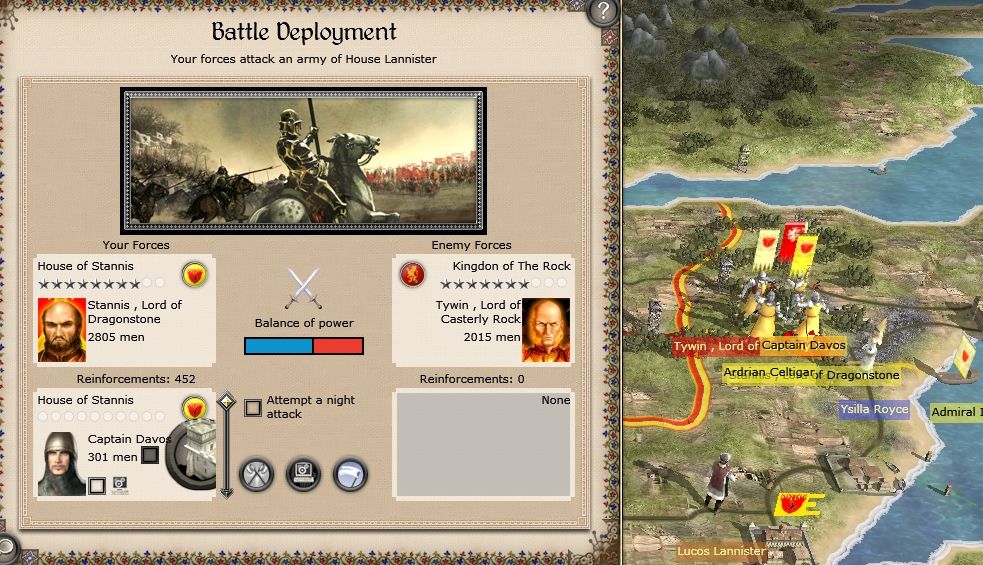Toggle the Attempt a night attack checkbox

pos(253,407)
